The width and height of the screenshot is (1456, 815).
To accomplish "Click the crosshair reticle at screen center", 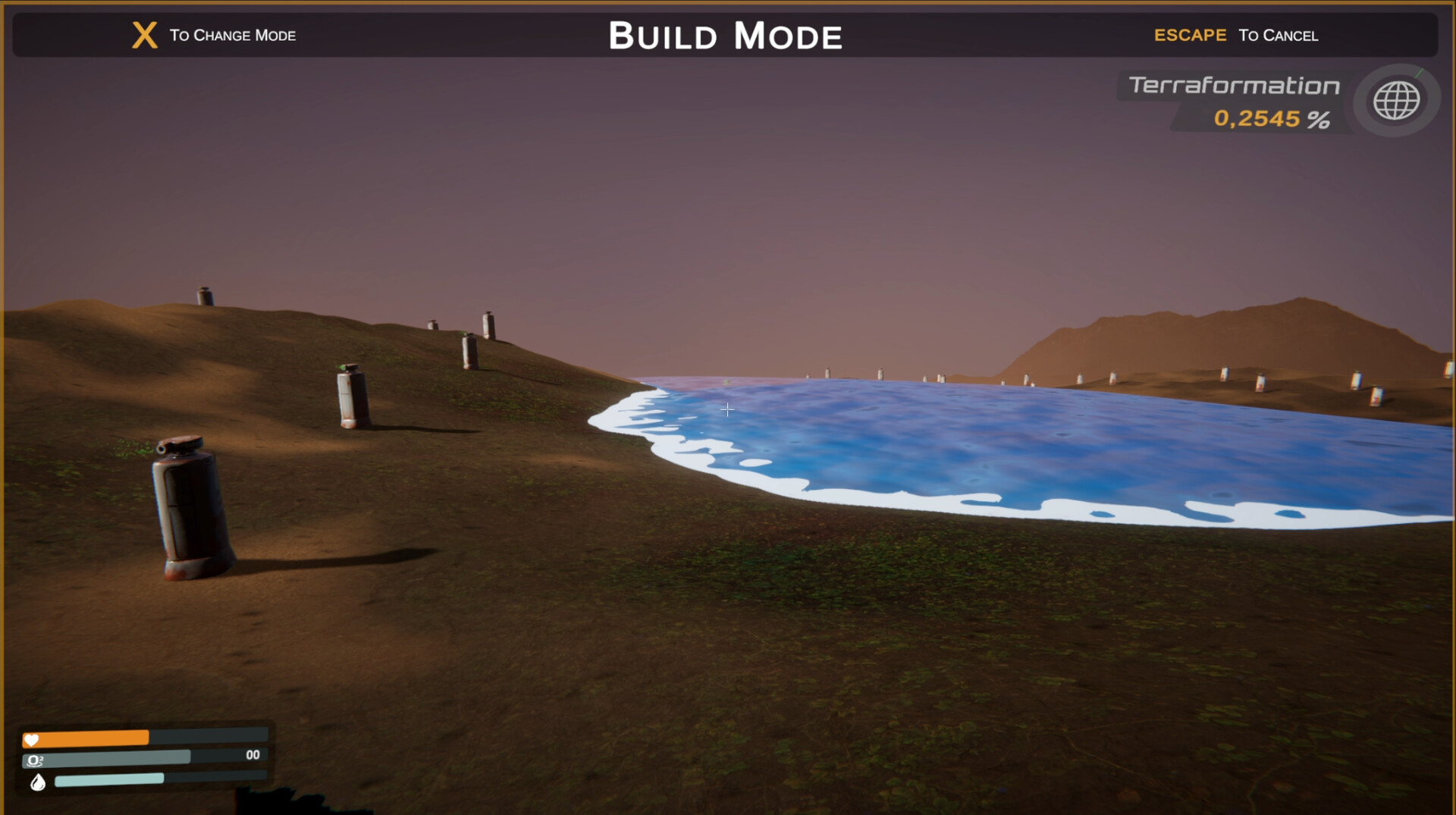I will (x=727, y=409).
